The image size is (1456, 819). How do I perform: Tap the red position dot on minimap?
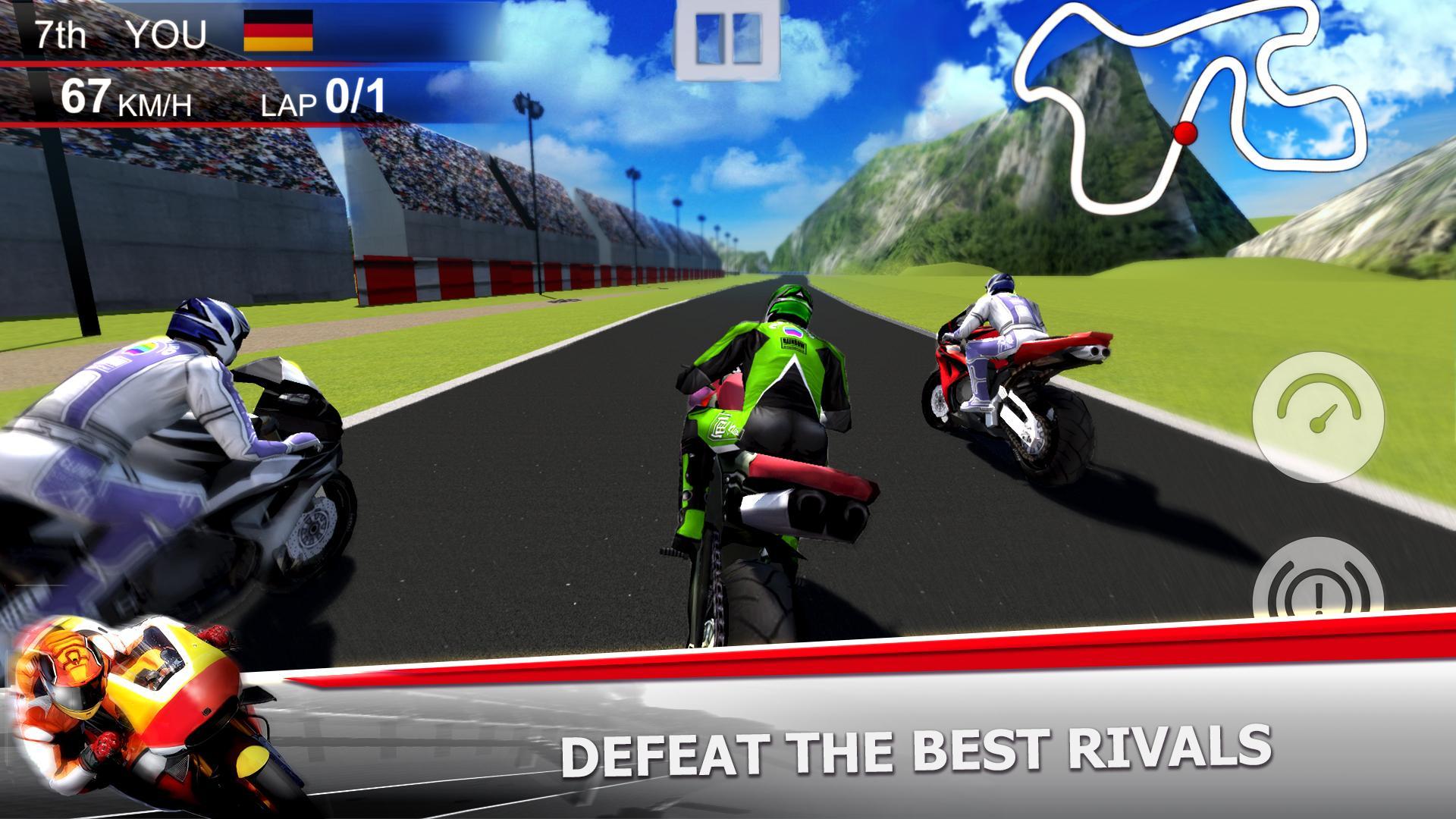coord(1184,131)
